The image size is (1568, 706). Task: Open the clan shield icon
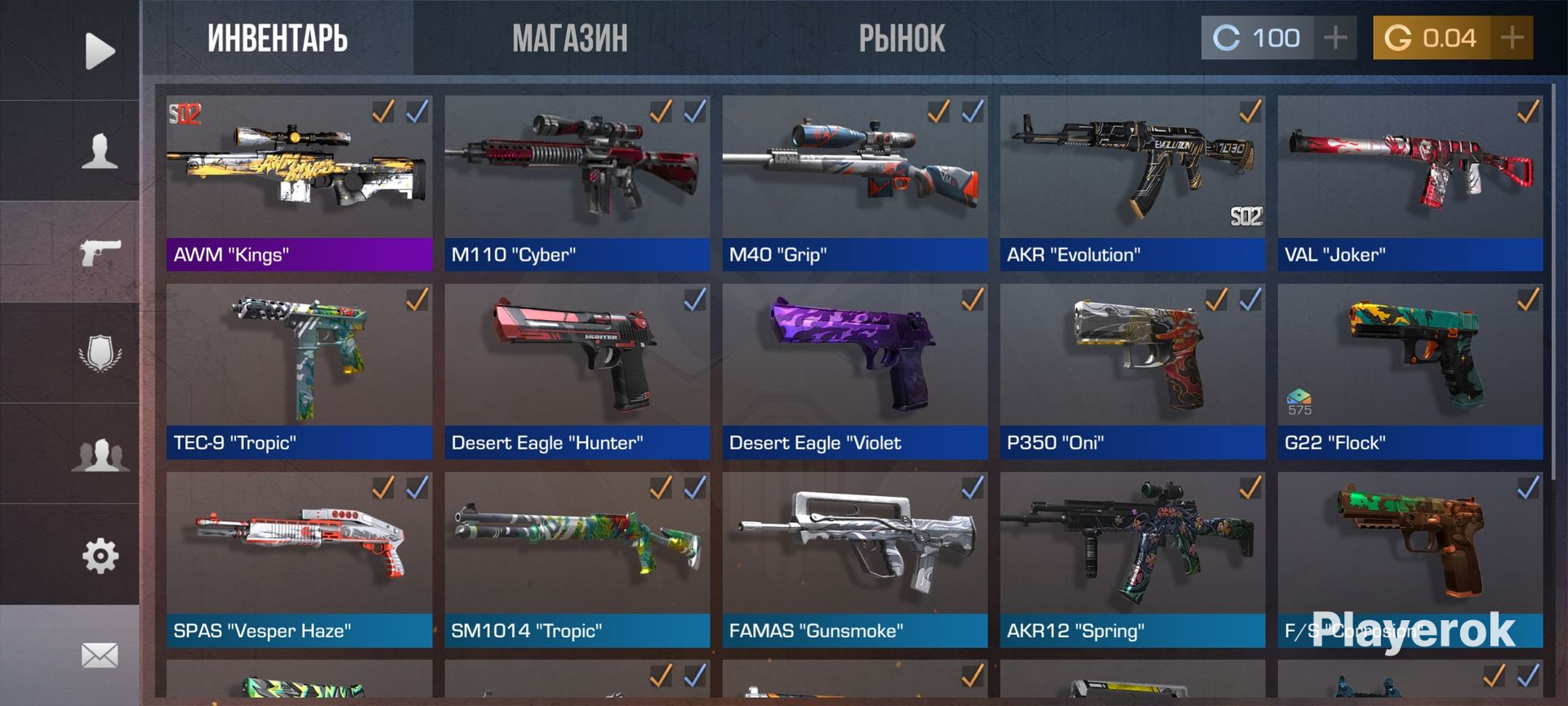click(x=100, y=353)
